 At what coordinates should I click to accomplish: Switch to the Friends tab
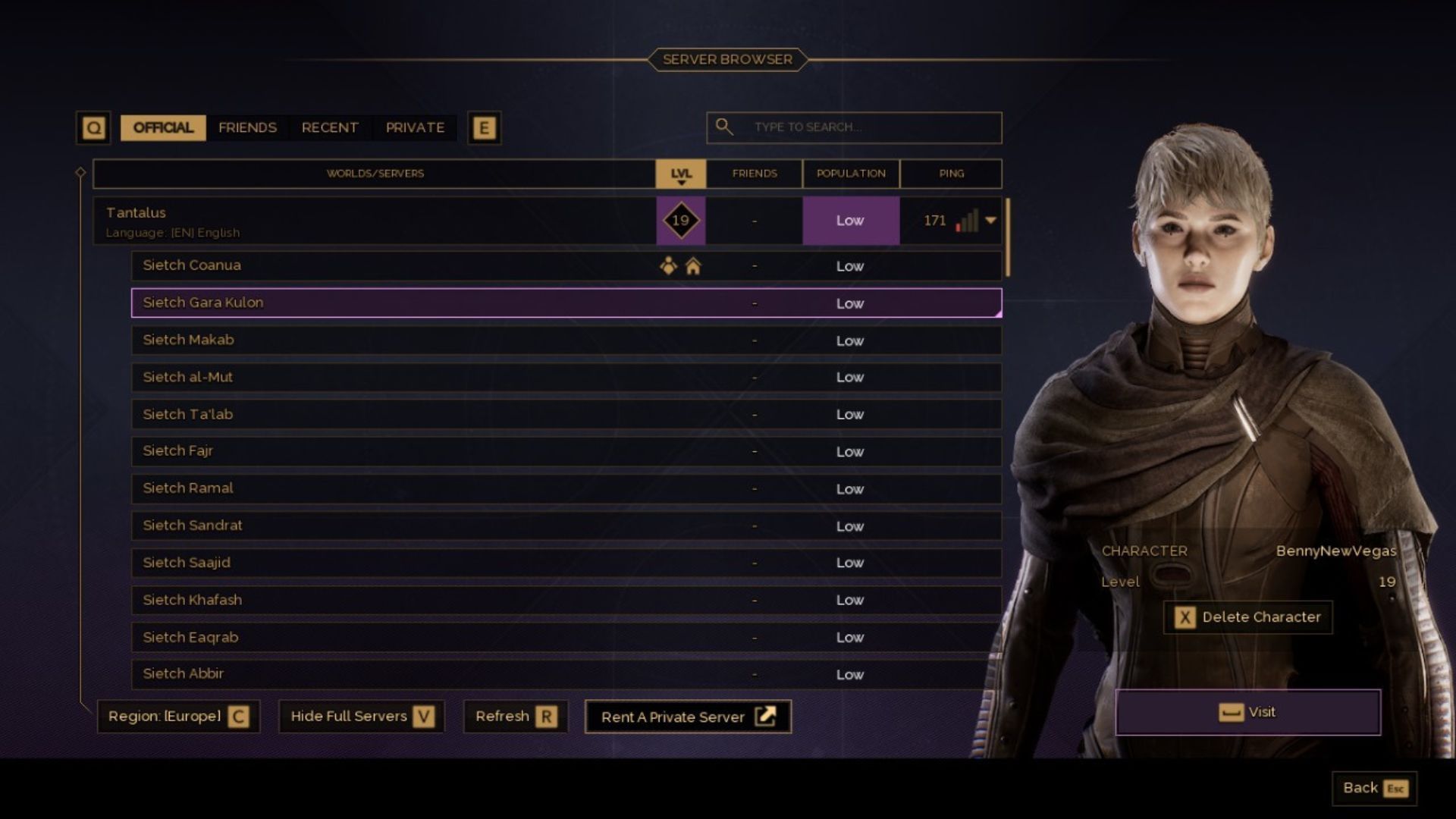[x=247, y=127]
